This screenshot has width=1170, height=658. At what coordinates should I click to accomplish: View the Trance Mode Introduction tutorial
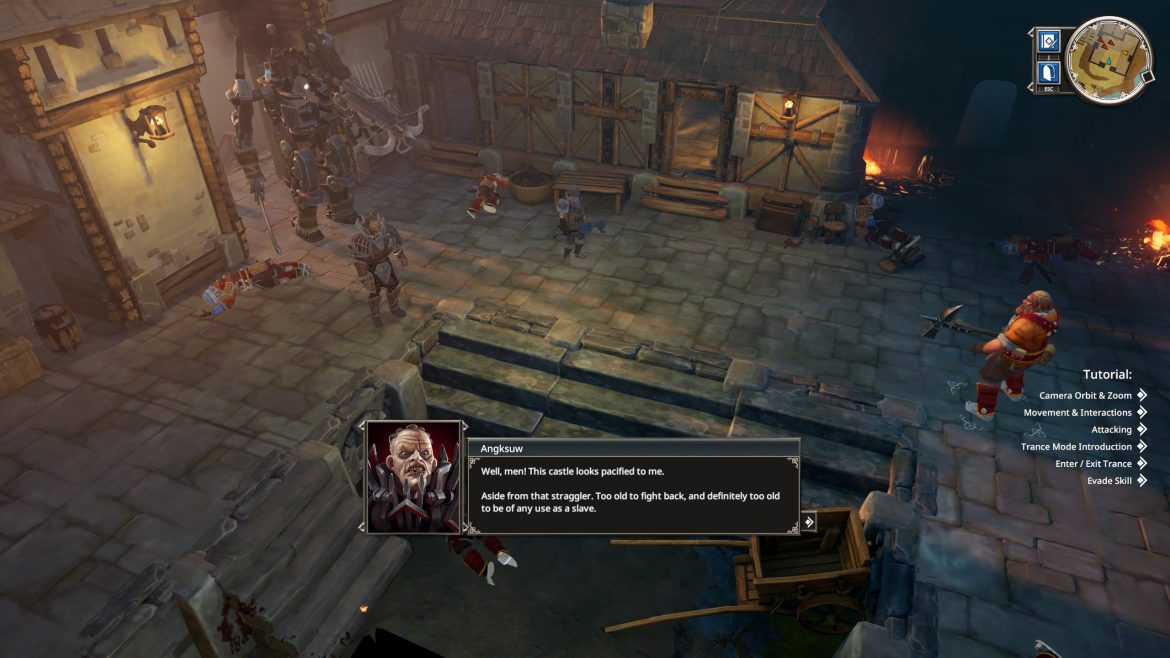click(x=1076, y=447)
